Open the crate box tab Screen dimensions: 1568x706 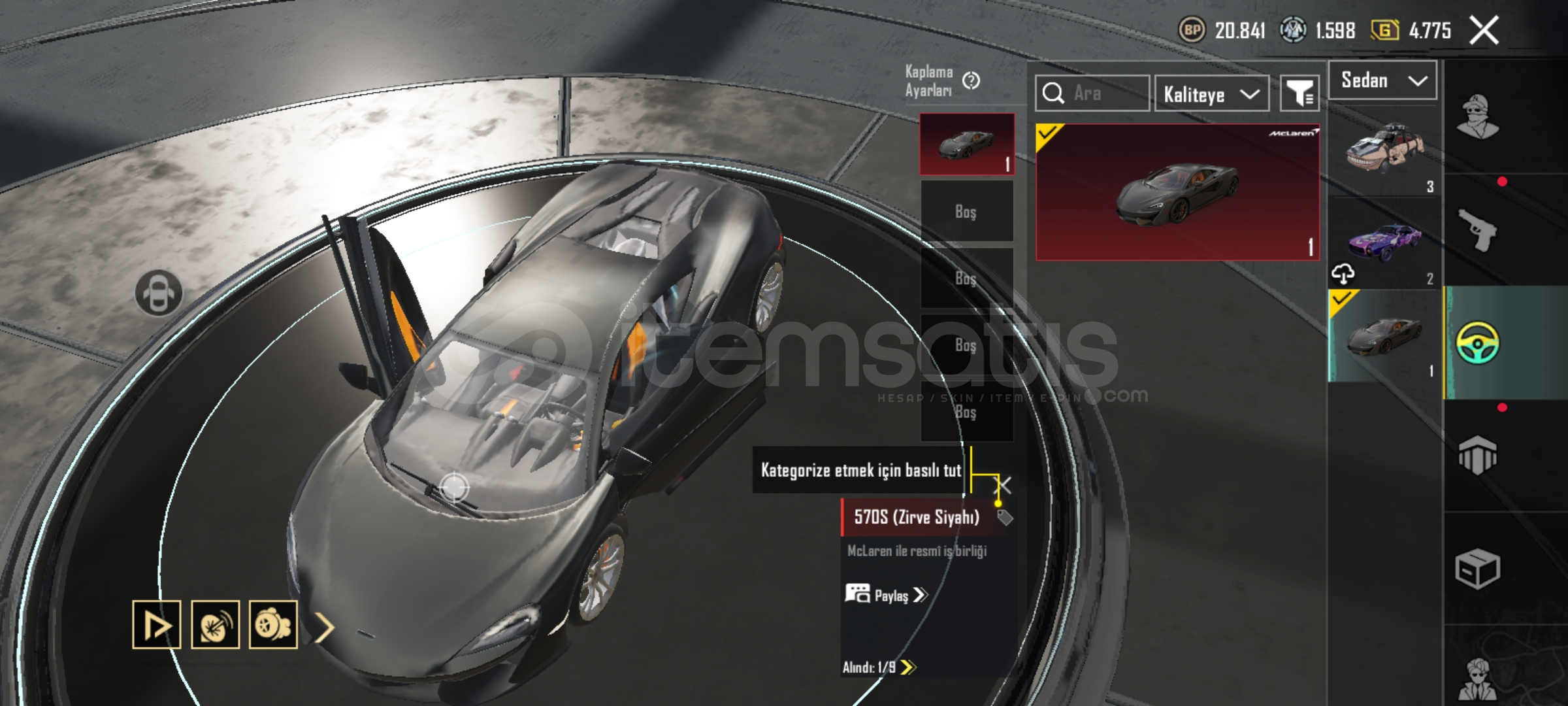(x=1477, y=569)
